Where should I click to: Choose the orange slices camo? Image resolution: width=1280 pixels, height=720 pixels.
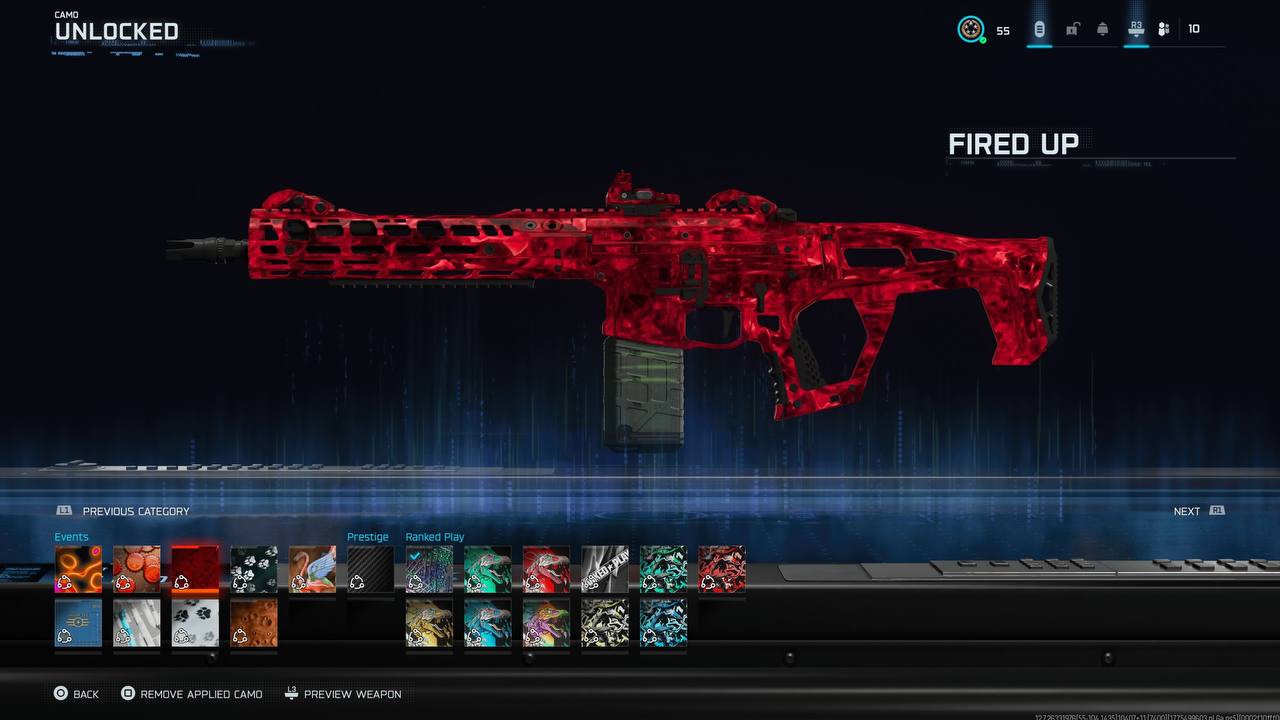(x=137, y=569)
